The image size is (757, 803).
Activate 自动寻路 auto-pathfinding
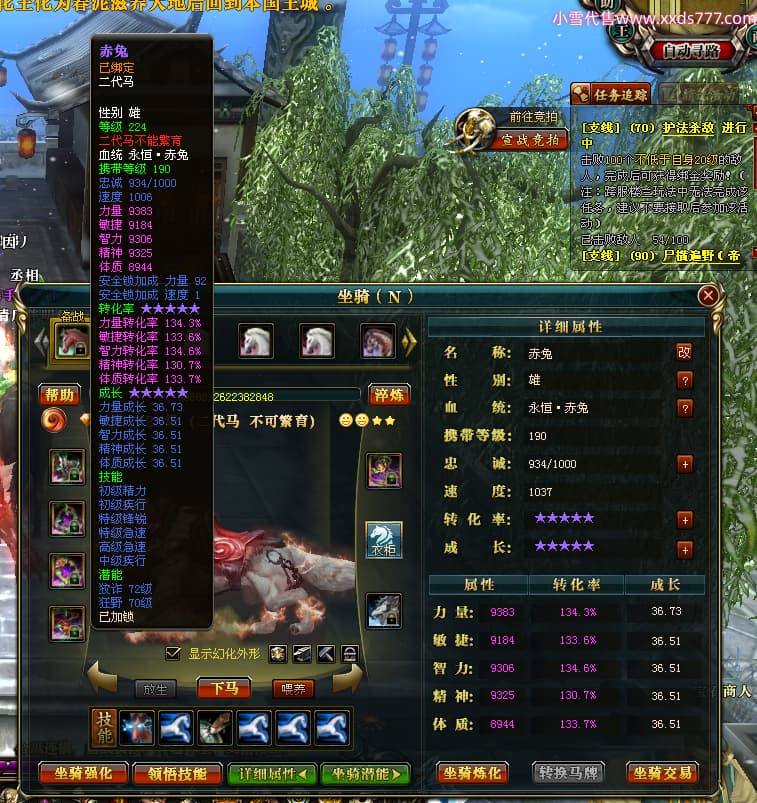pyautogui.click(x=698, y=50)
